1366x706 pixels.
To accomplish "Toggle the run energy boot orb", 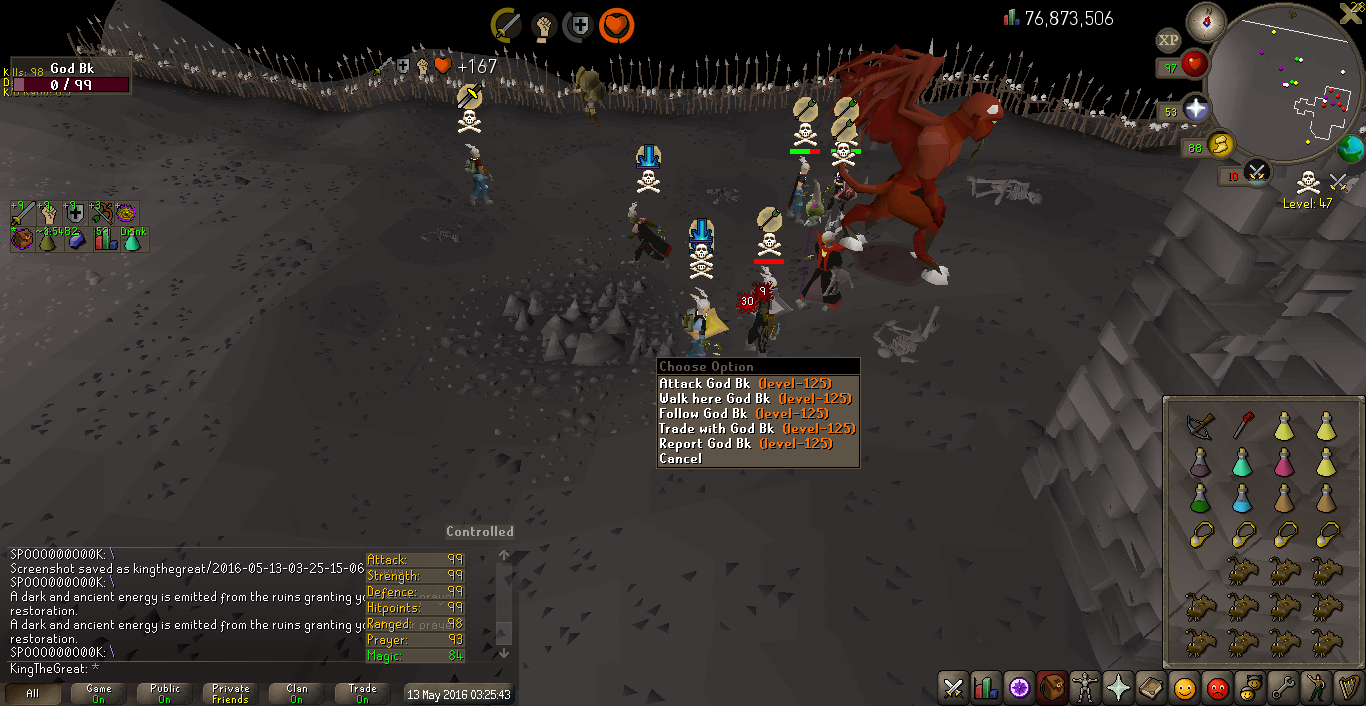I will (1220, 146).
